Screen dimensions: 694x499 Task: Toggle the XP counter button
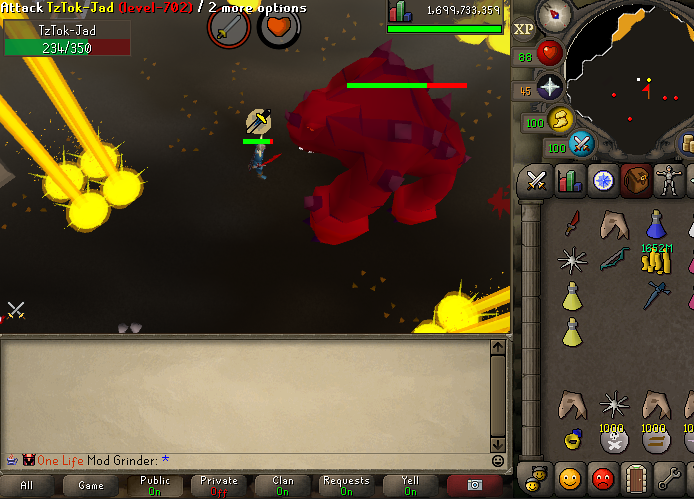coord(524,29)
